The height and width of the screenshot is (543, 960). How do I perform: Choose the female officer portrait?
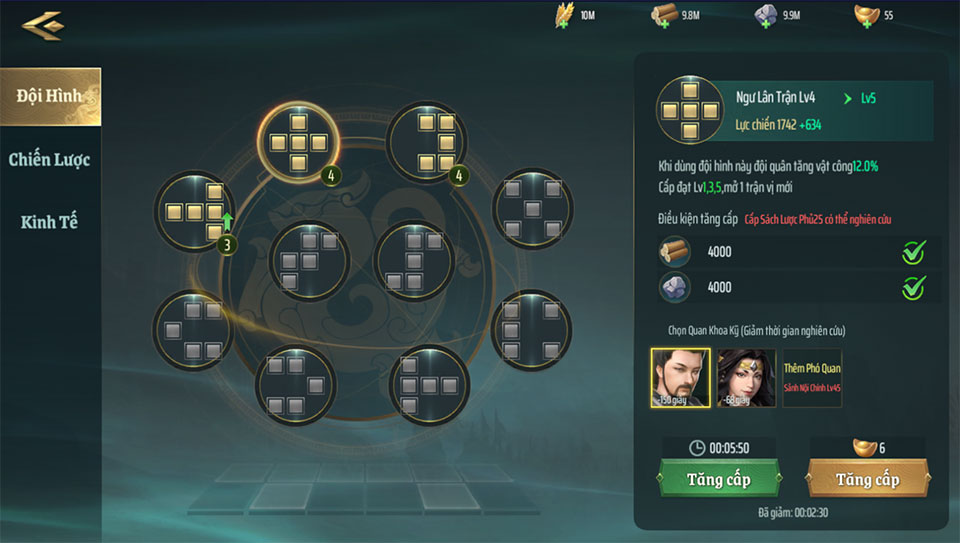pos(746,378)
